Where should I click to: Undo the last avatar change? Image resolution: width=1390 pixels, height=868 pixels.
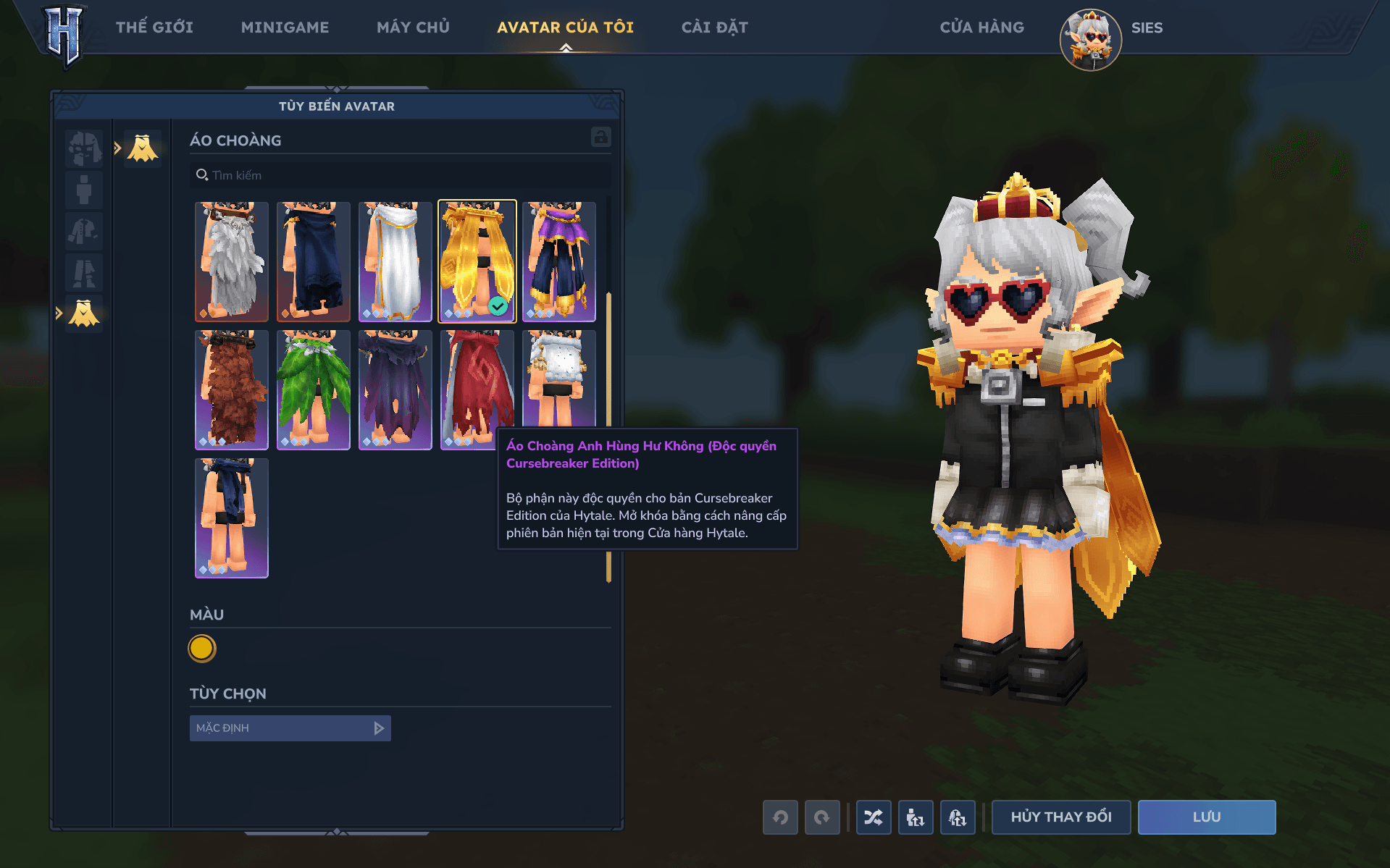780,817
